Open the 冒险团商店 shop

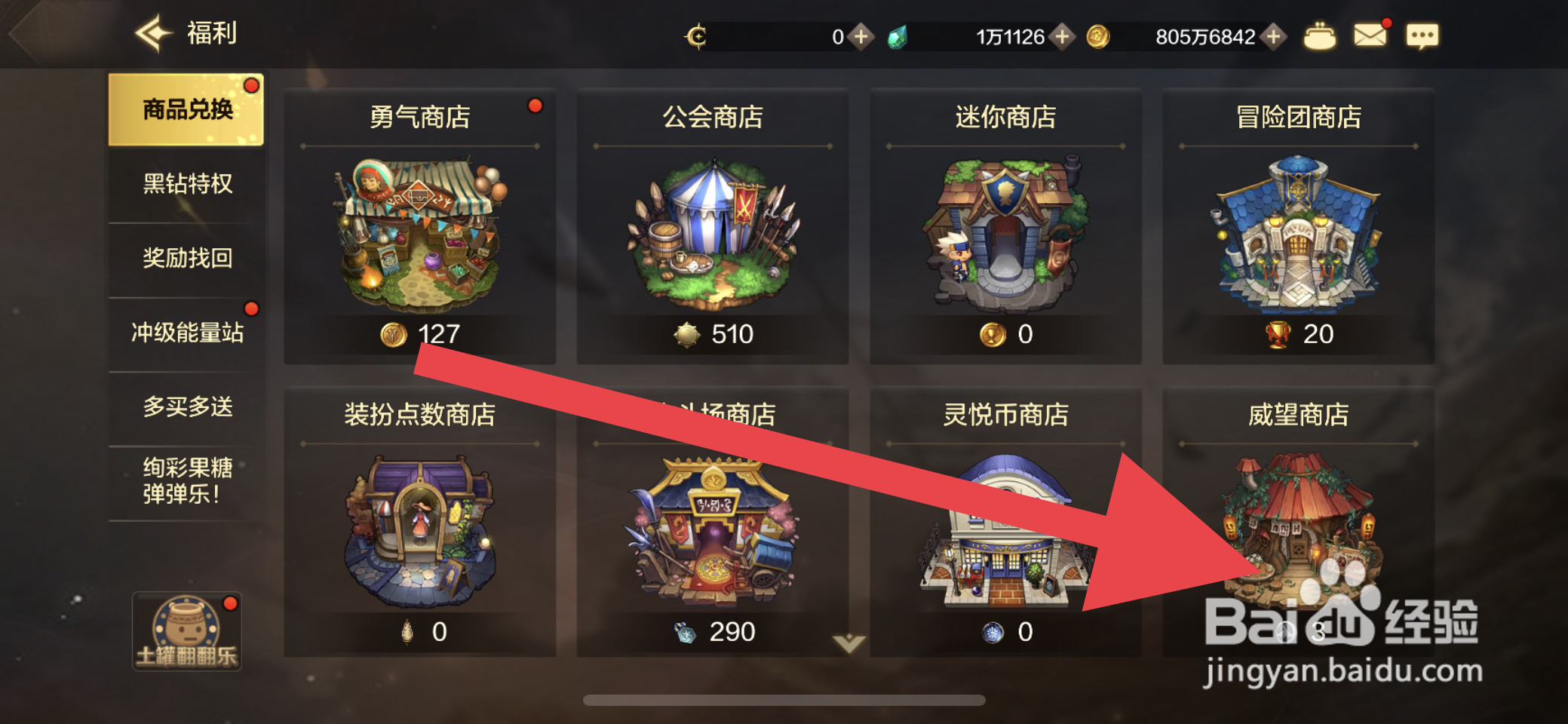coord(1299,226)
